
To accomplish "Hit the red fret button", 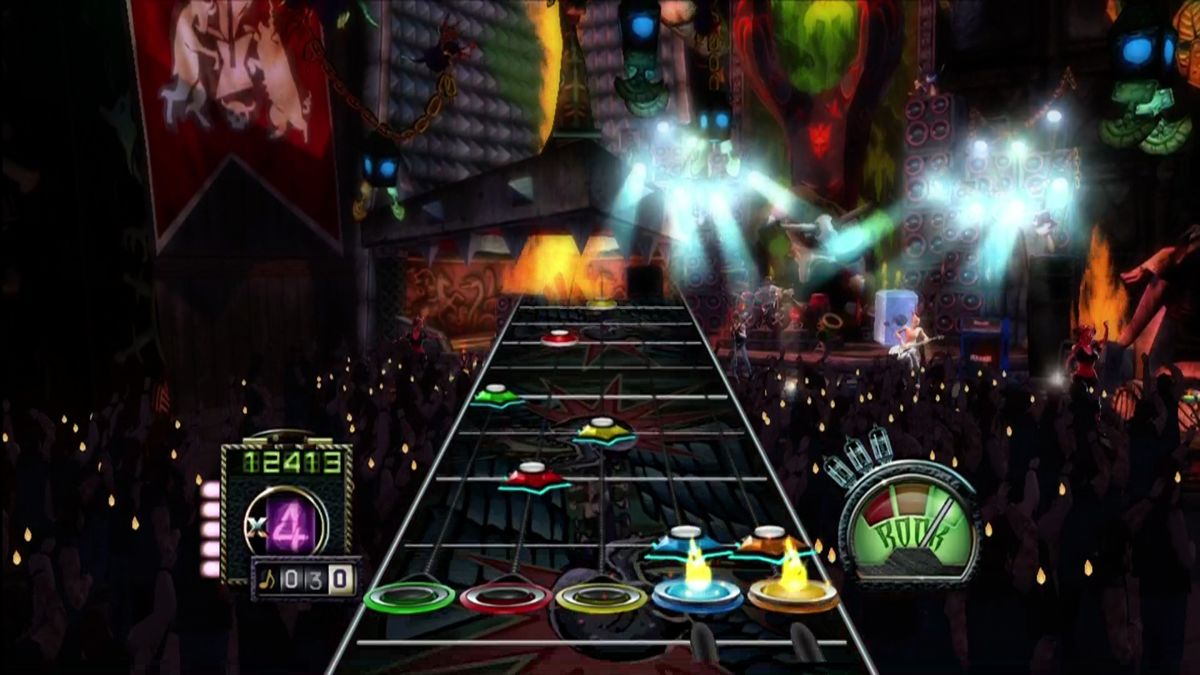I will (505, 598).
